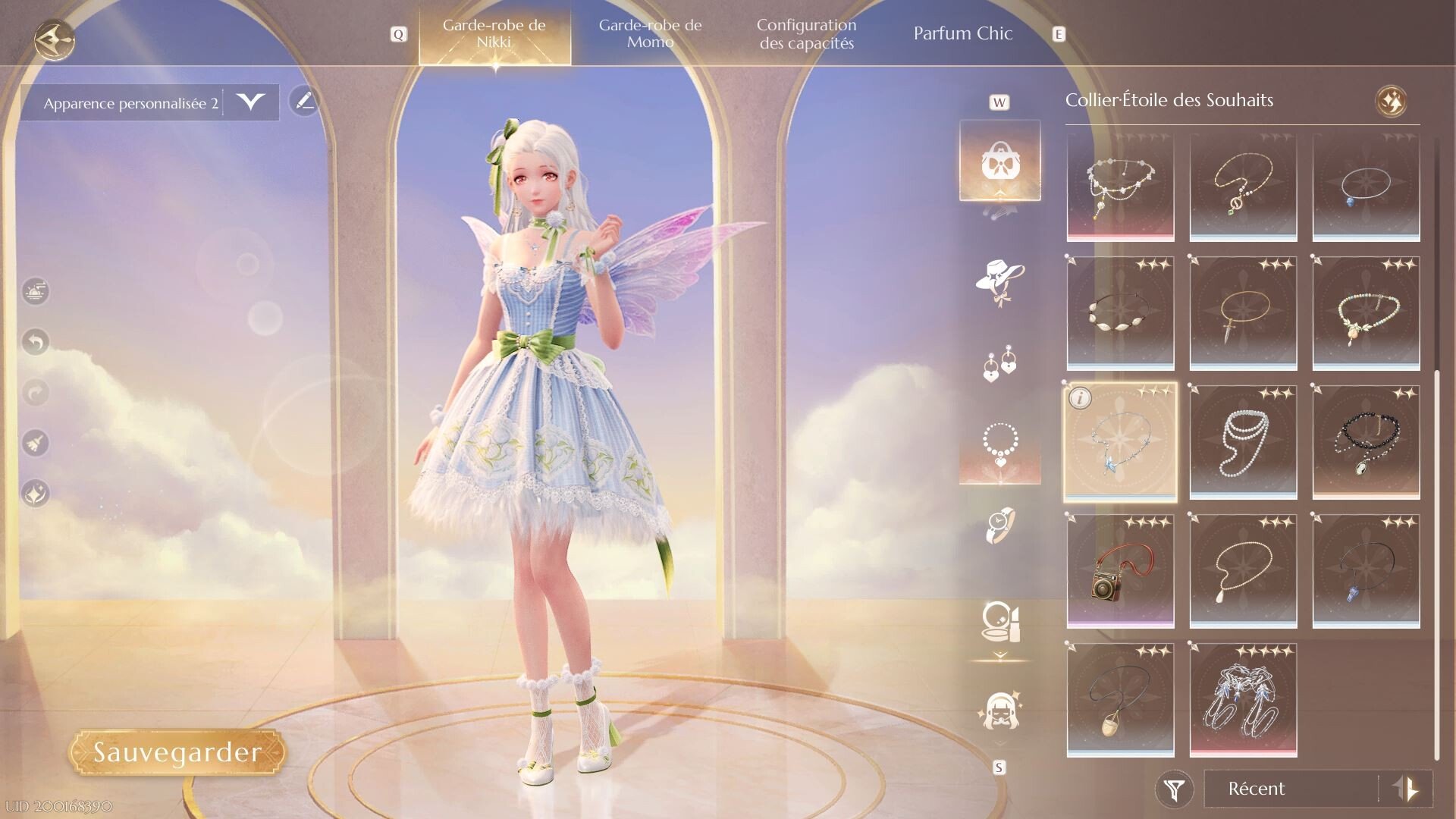This screenshot has width=1456, height=819.
Task: Open the Parfum Chic tab
Action: coord(963,33)
